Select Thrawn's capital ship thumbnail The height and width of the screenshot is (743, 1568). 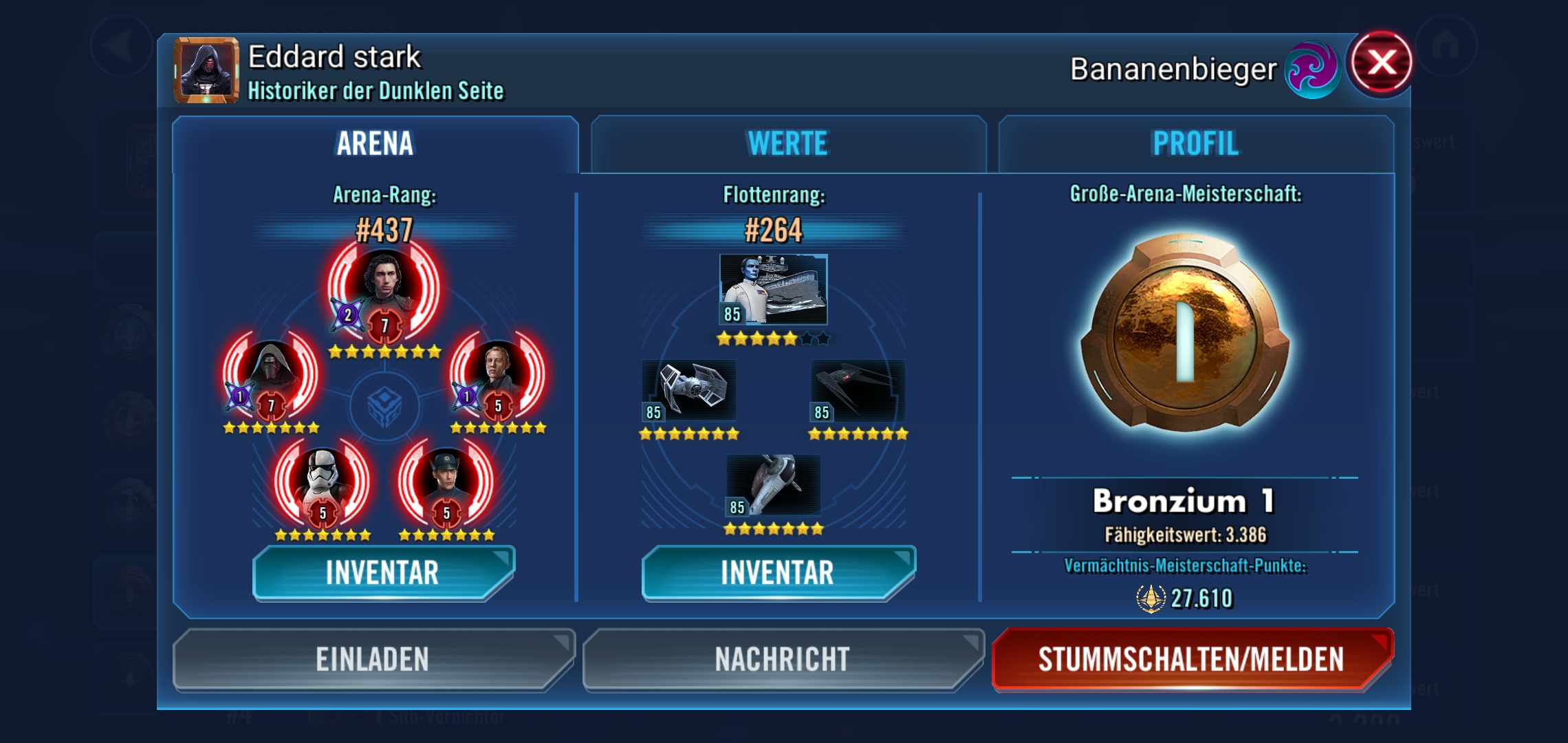pos(773,289)
